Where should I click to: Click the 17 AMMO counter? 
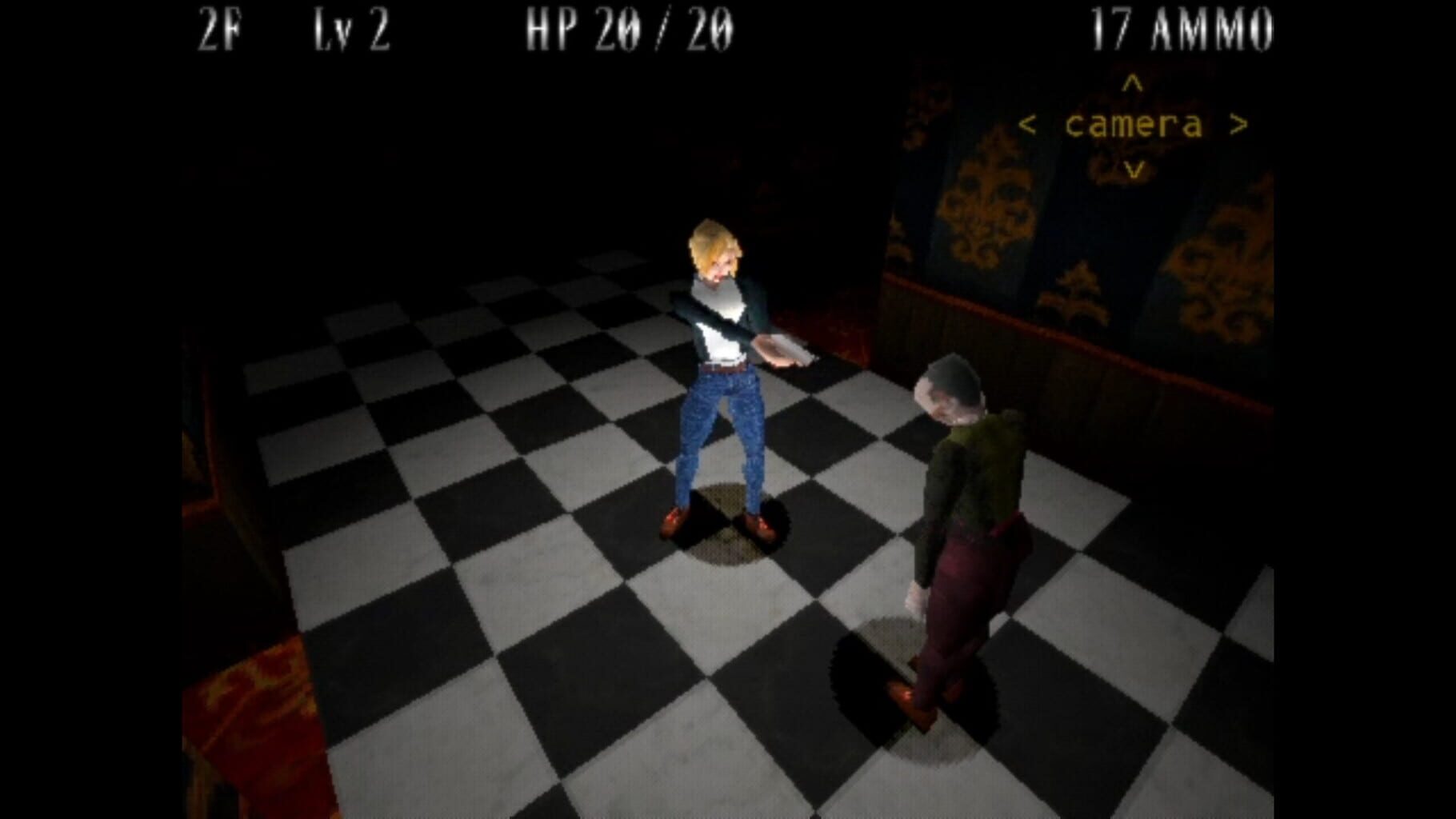(1182, 26)
